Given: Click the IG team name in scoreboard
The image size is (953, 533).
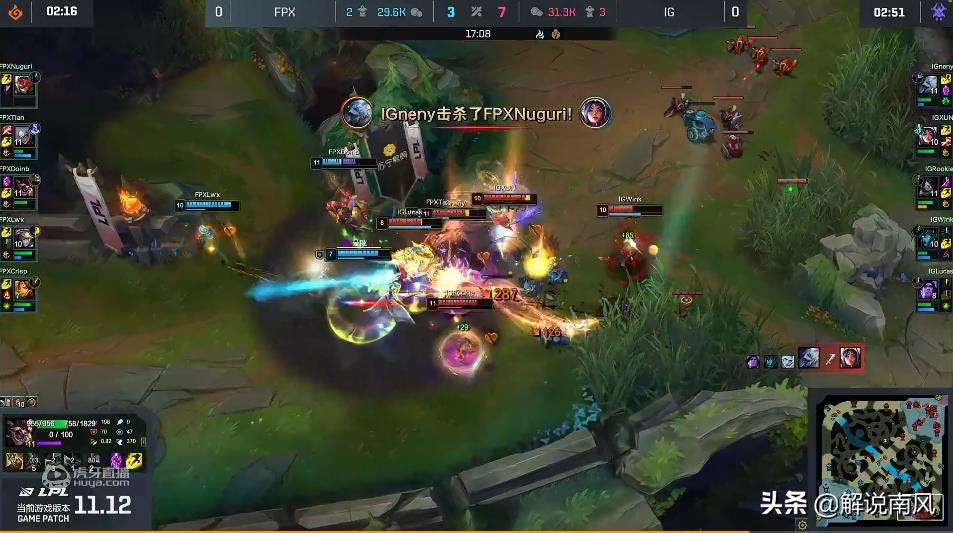Looking at the screenshot, I should (x=668, y=12).
